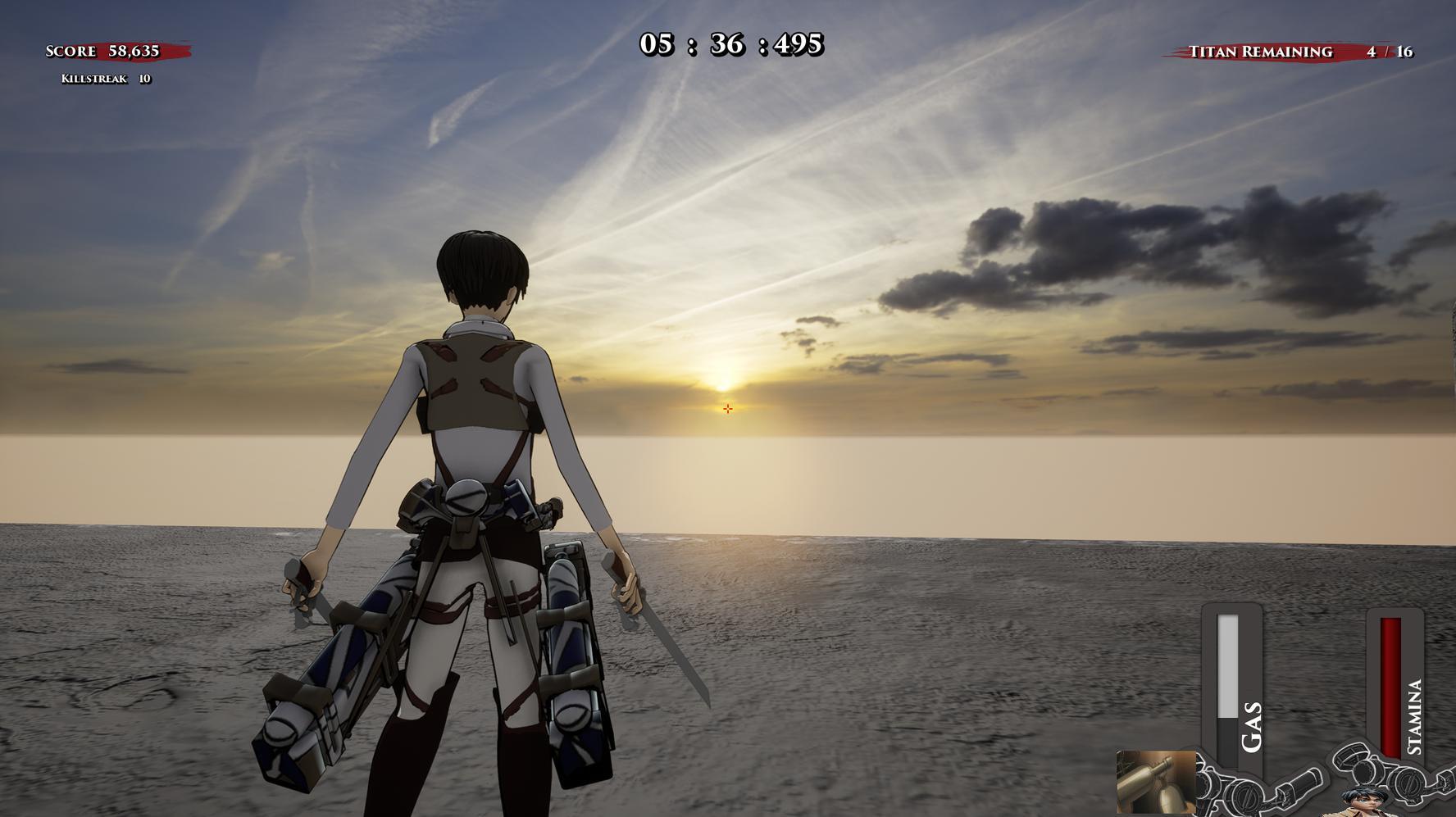Expand the Titan Remaining 4/16 counter
Screen dimensions: 1456x817
[x=1389, y=51]
